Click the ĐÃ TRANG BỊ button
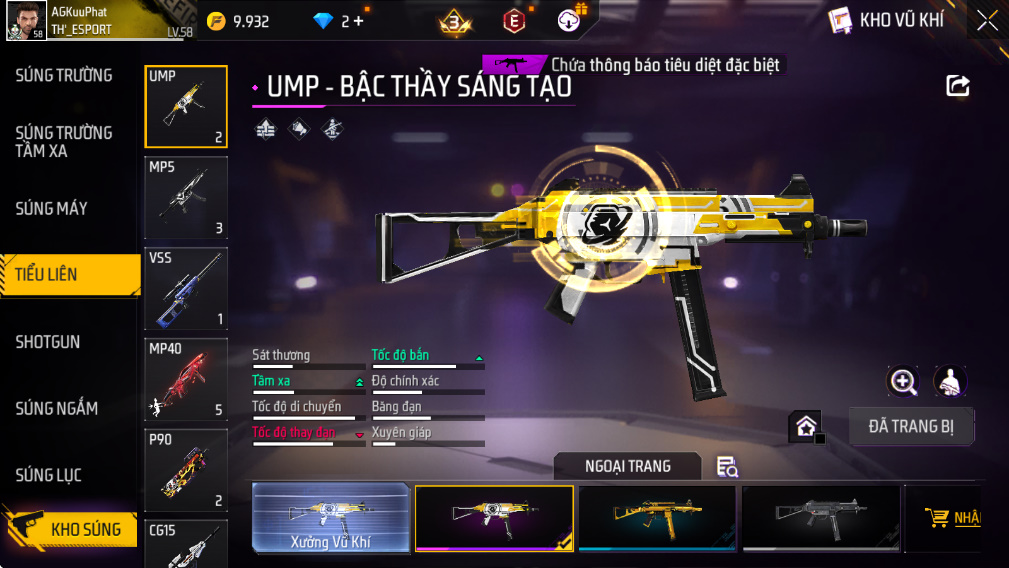The width and height of the screenshot is (1009, 568). click(911, 427)
